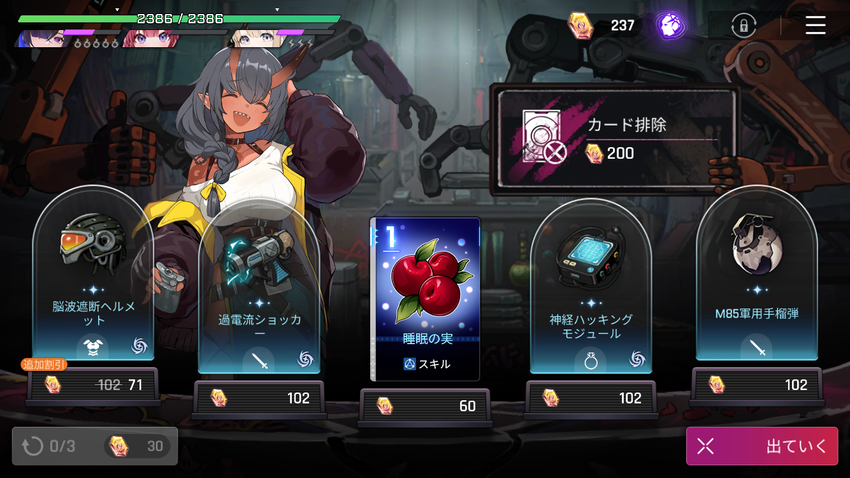The image size is (850, 478).
Task: Refresh shop stock for 30 currency
Action: 95,446
